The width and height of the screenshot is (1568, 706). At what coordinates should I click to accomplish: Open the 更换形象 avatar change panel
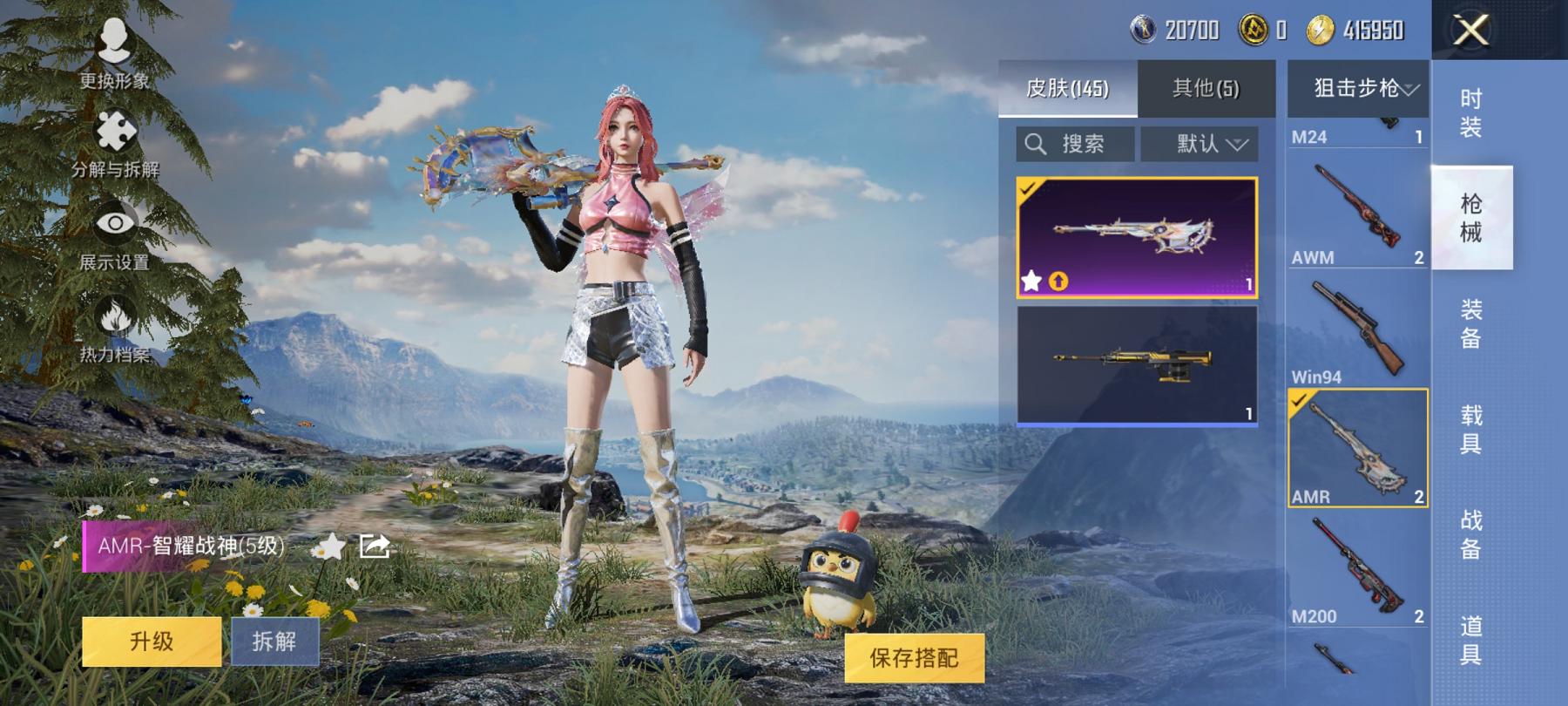[x=116, y=39]
